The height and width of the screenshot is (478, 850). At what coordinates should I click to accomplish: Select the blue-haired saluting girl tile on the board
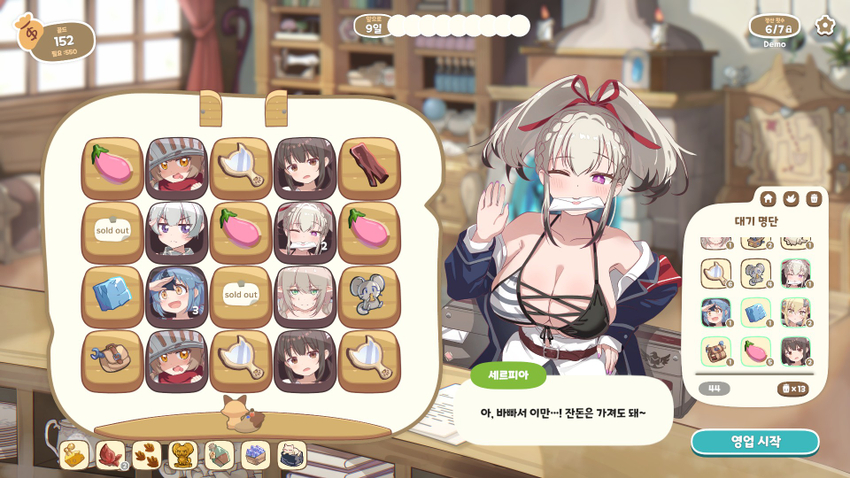click(x=176, y=296)
